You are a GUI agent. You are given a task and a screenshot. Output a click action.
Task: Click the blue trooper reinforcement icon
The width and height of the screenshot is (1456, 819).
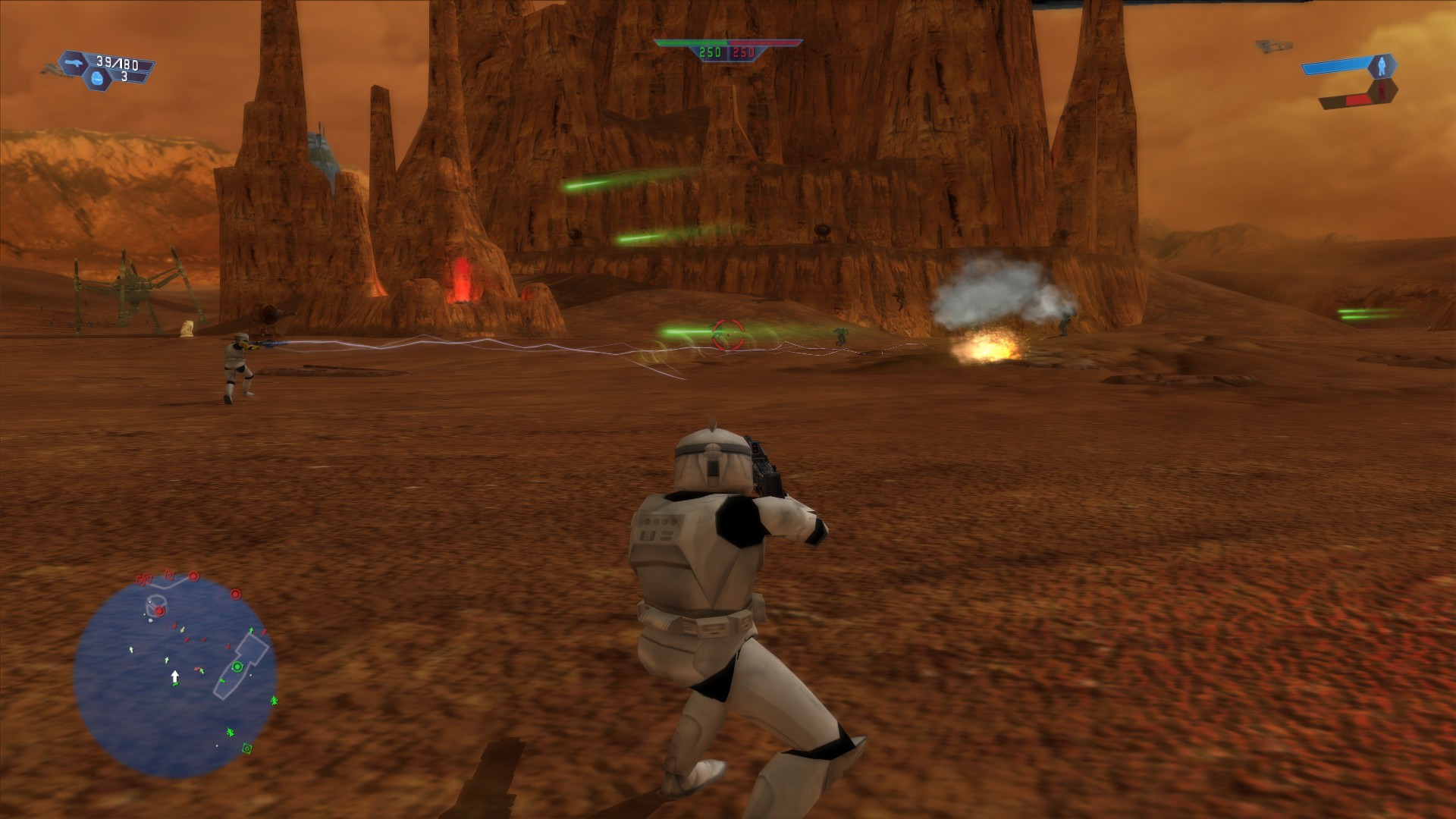tap(1382, 66)
